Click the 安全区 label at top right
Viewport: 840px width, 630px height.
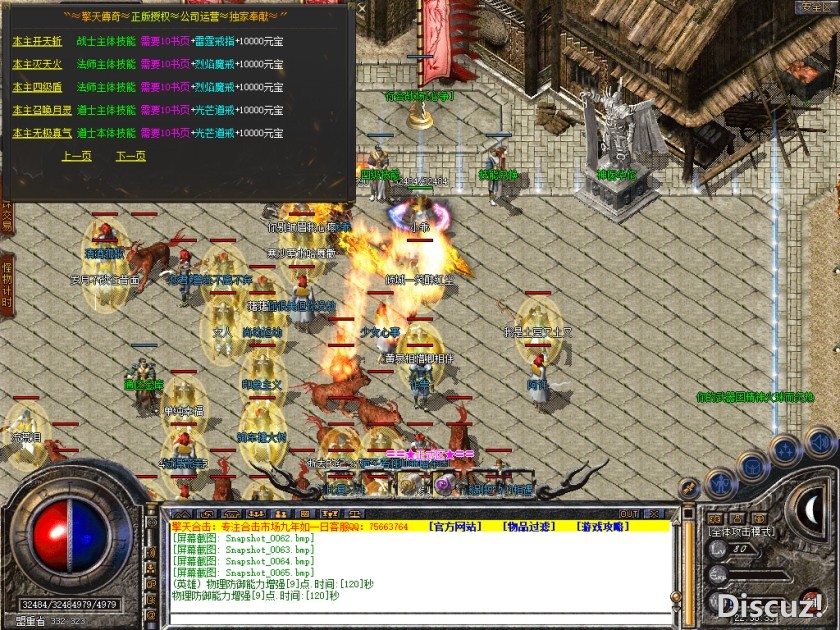(814, 7)
